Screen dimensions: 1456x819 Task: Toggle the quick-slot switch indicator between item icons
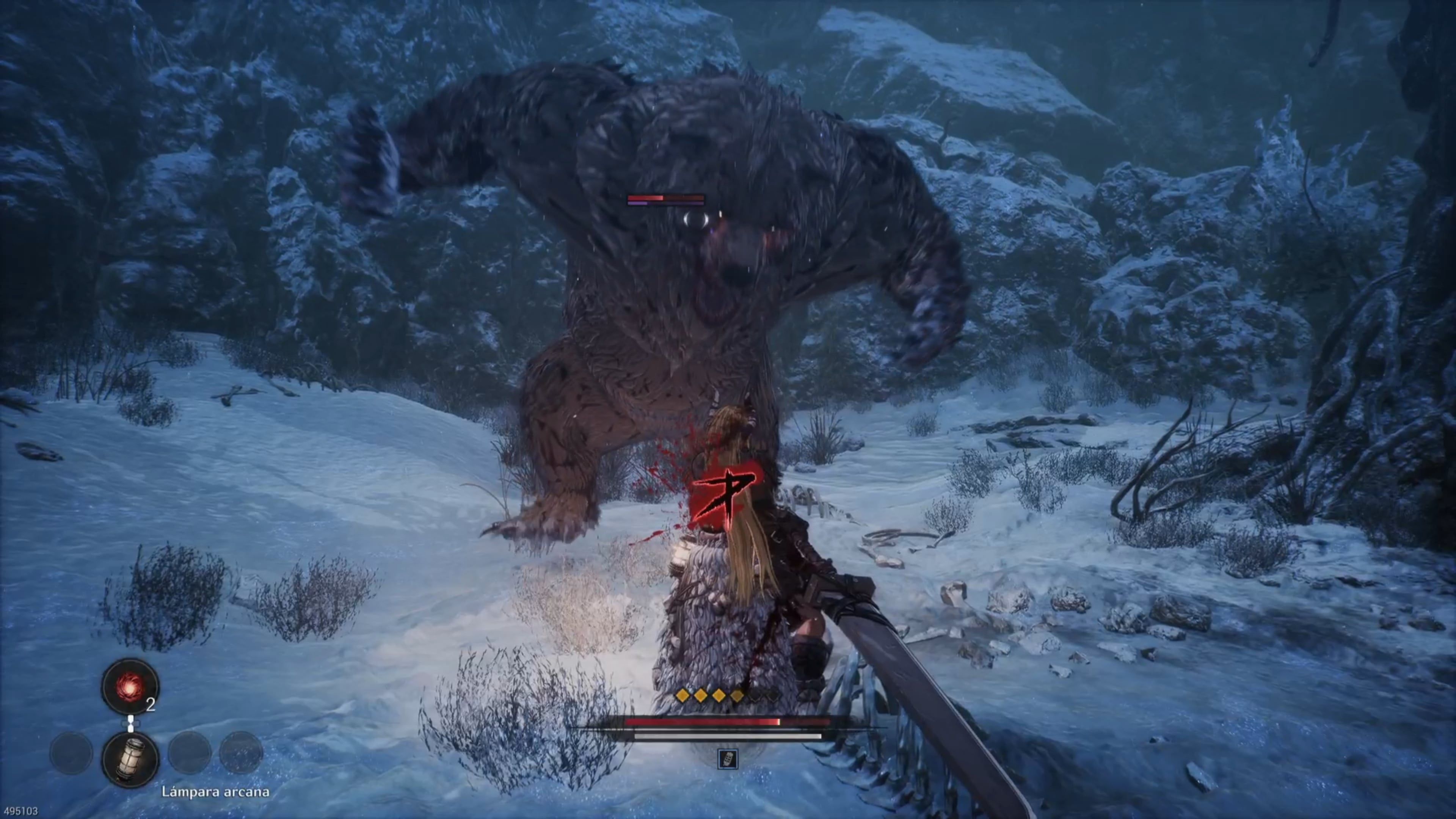click(131, 723)
